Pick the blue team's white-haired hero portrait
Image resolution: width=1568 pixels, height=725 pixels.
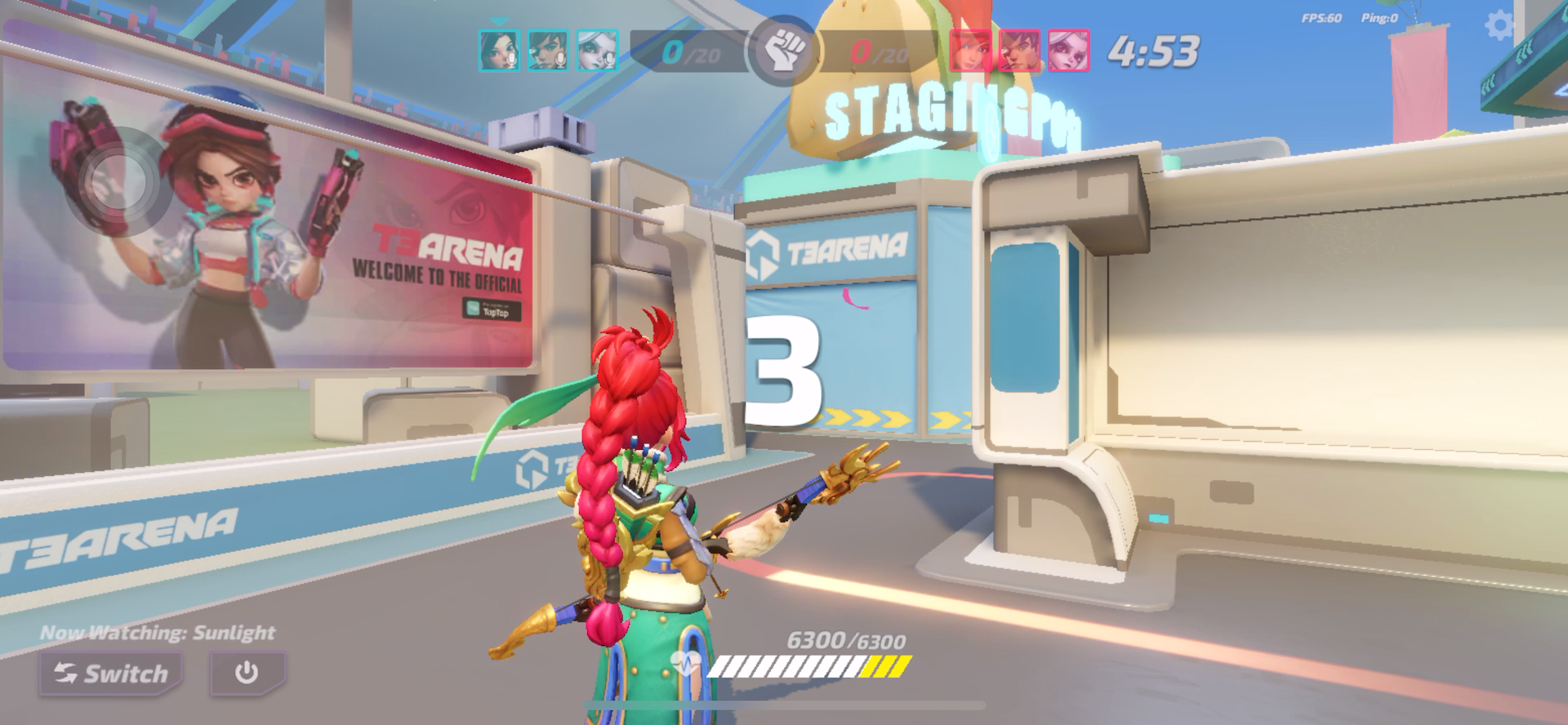pos(597,51)
